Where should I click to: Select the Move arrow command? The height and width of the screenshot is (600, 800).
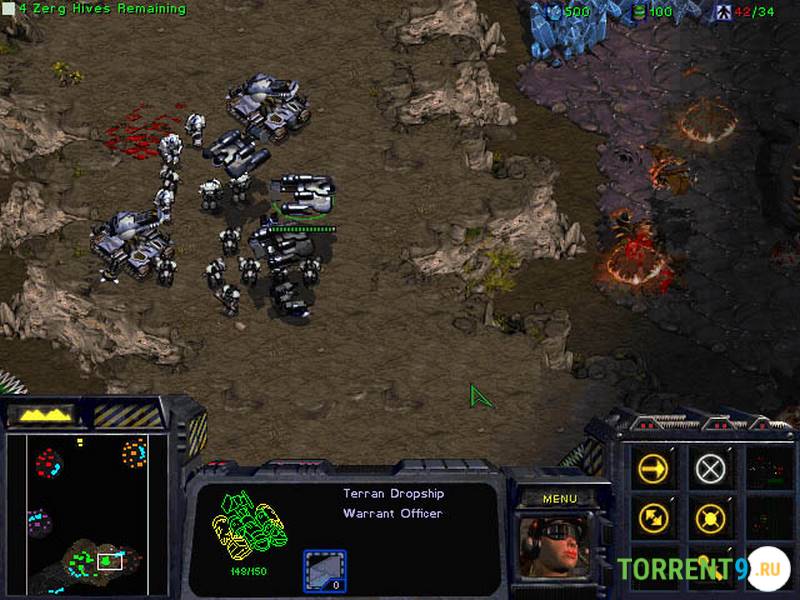pyautogui.click(x=653, y=468)
